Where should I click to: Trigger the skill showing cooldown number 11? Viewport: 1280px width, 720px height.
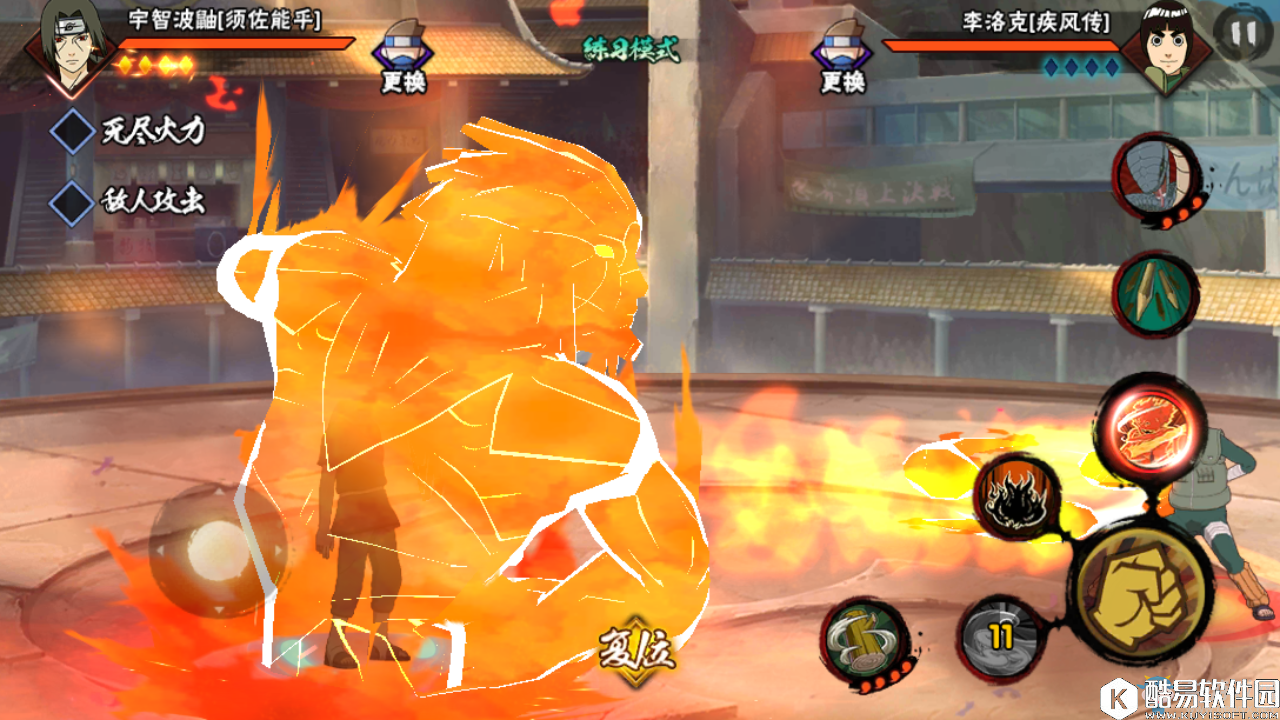pos(1001,637)
